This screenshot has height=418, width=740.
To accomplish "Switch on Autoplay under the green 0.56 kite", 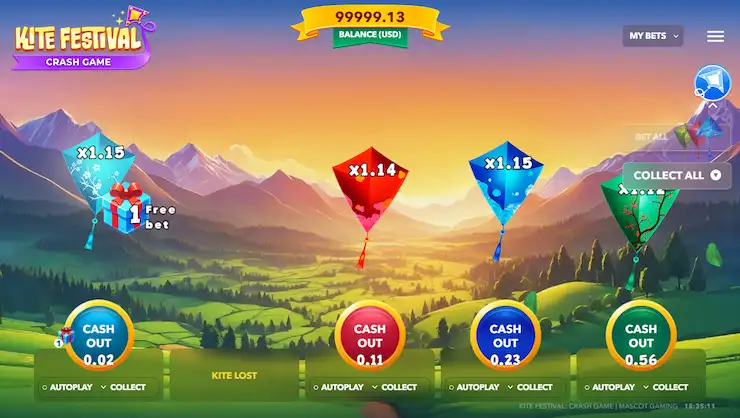I will [608, 387].
